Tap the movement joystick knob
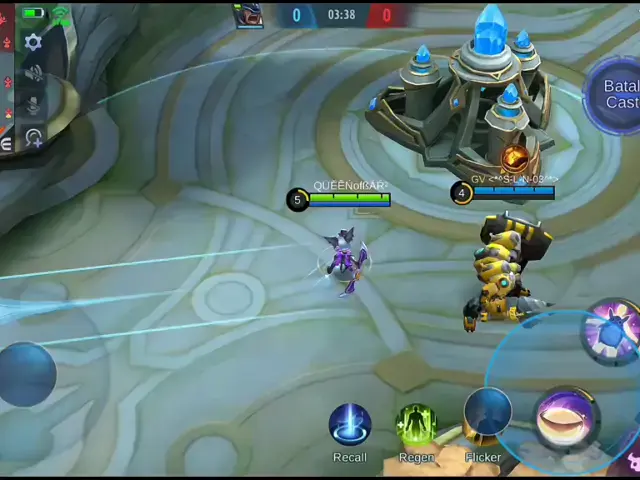This screenshot has height=480, width=640. coord(27,374)
